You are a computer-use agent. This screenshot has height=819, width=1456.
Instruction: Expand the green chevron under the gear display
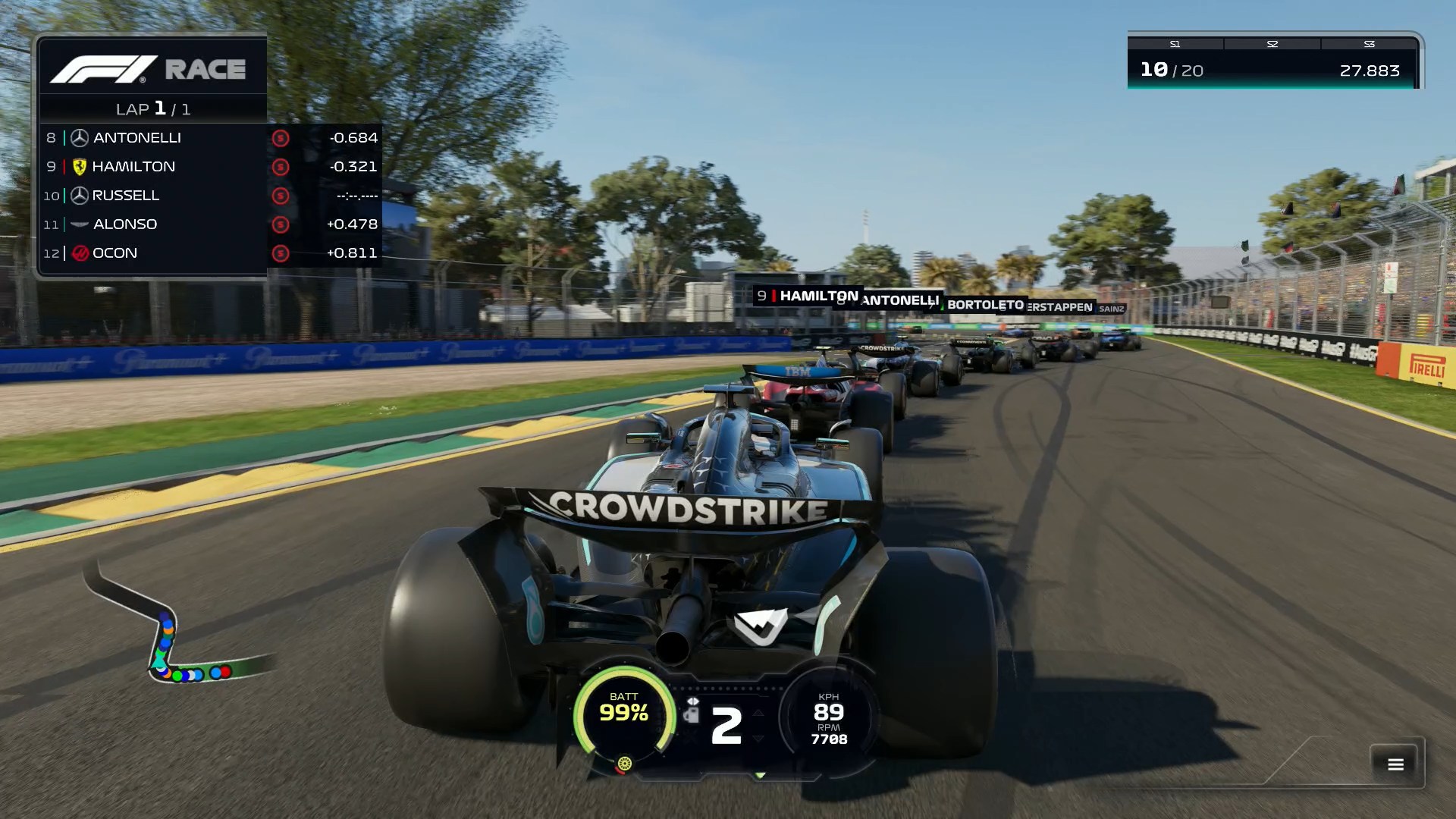point(761,777)
